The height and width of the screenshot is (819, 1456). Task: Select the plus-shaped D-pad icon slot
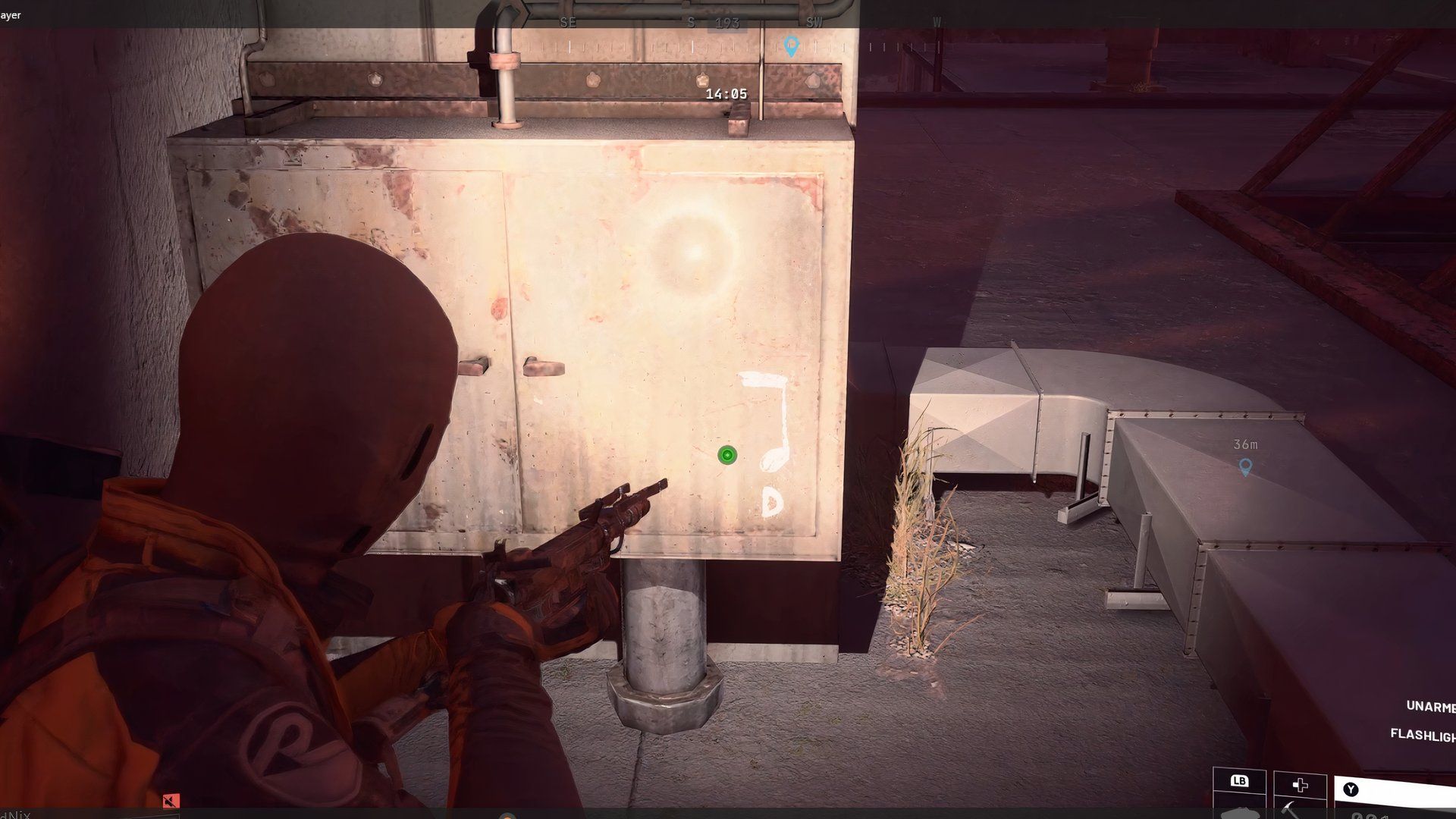pos(1300,786)
